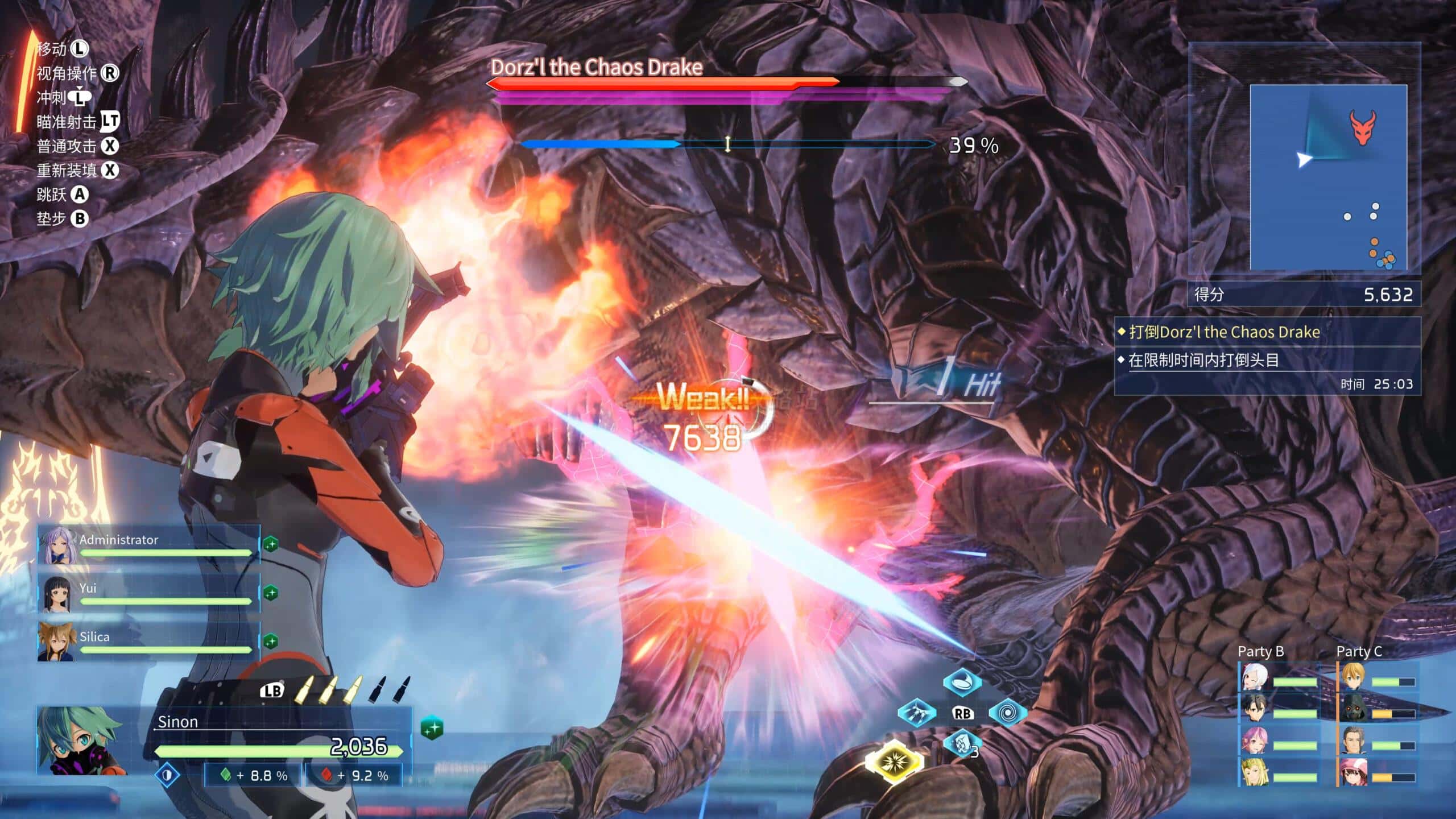Use the spiral vortex skill icon
Image resolution: width=1456 pixels, height=819 pixels.
[1007, 713]
